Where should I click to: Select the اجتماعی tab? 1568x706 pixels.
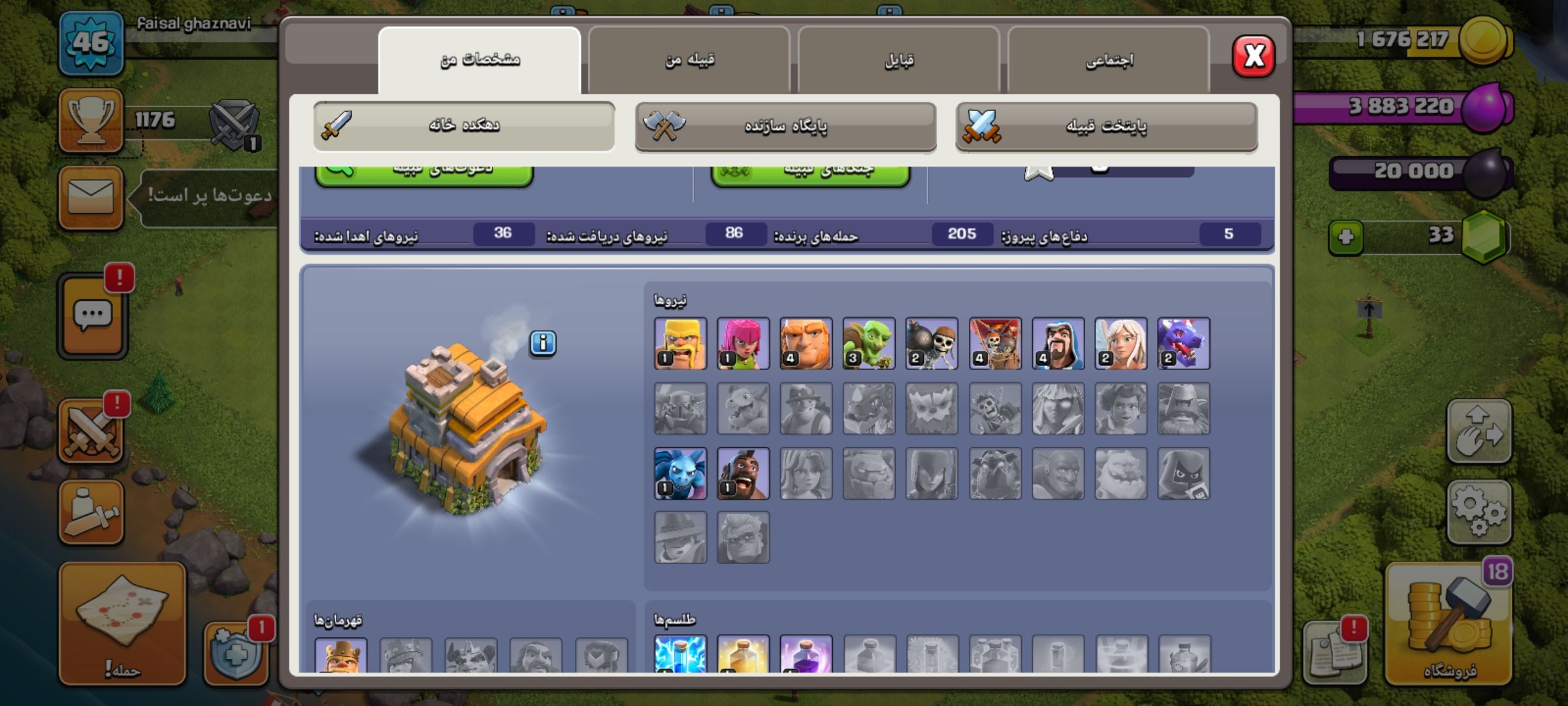(1109, 60)
